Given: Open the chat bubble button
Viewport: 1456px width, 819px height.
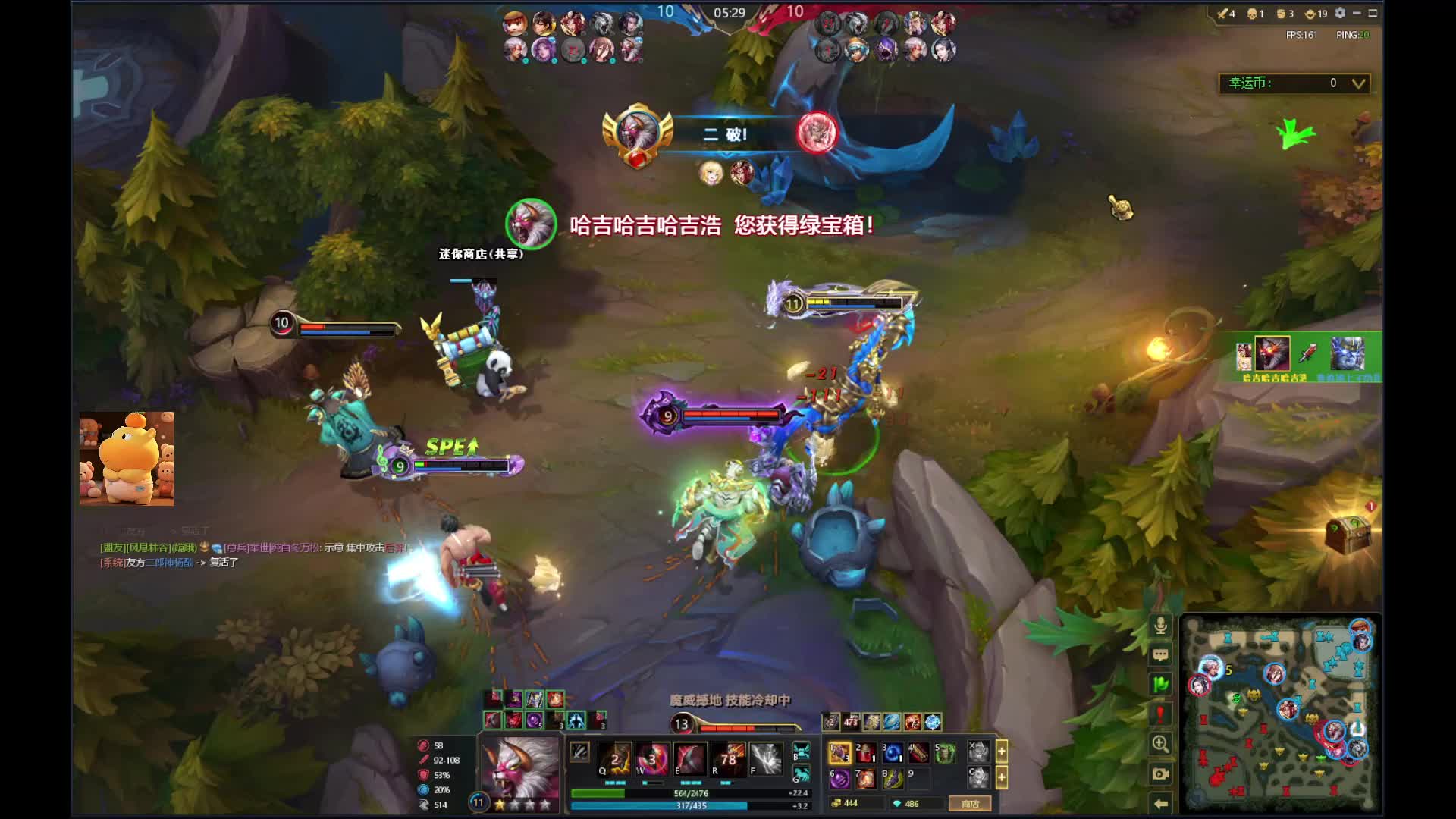Looking at the screenshot, I should [1160, 654].
